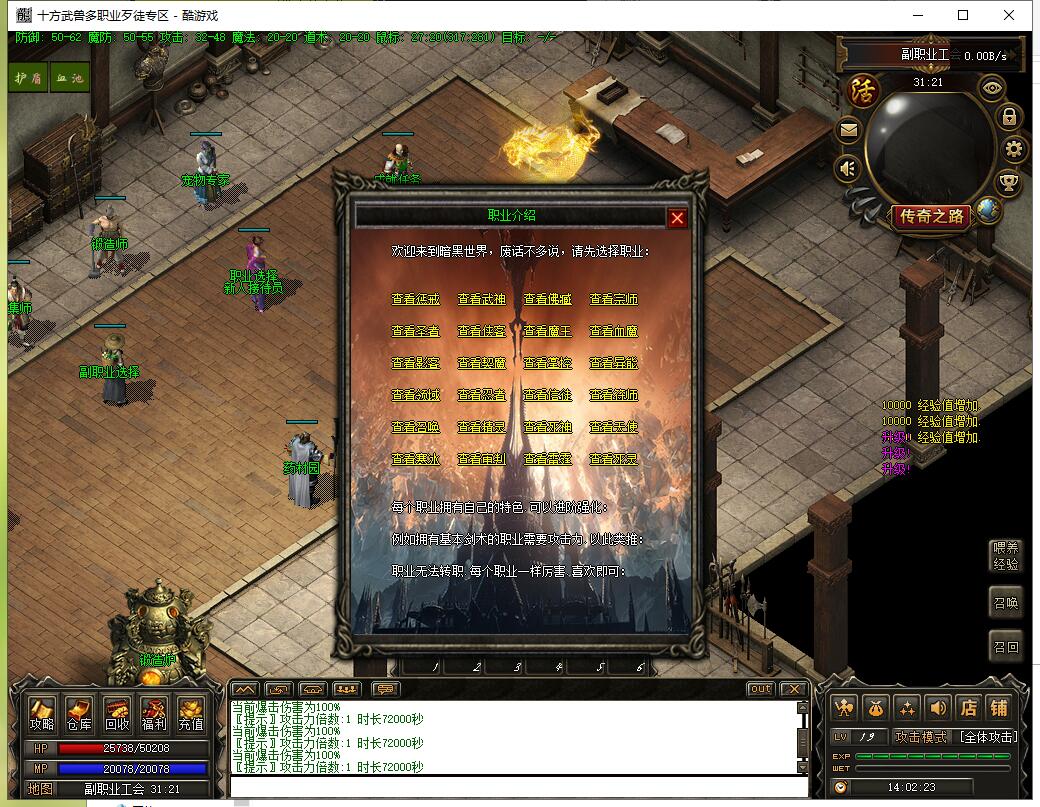This screenshot has width=1040, height=807.
Task: Open the 攻略 guide button
Action: tap(42, 713)
